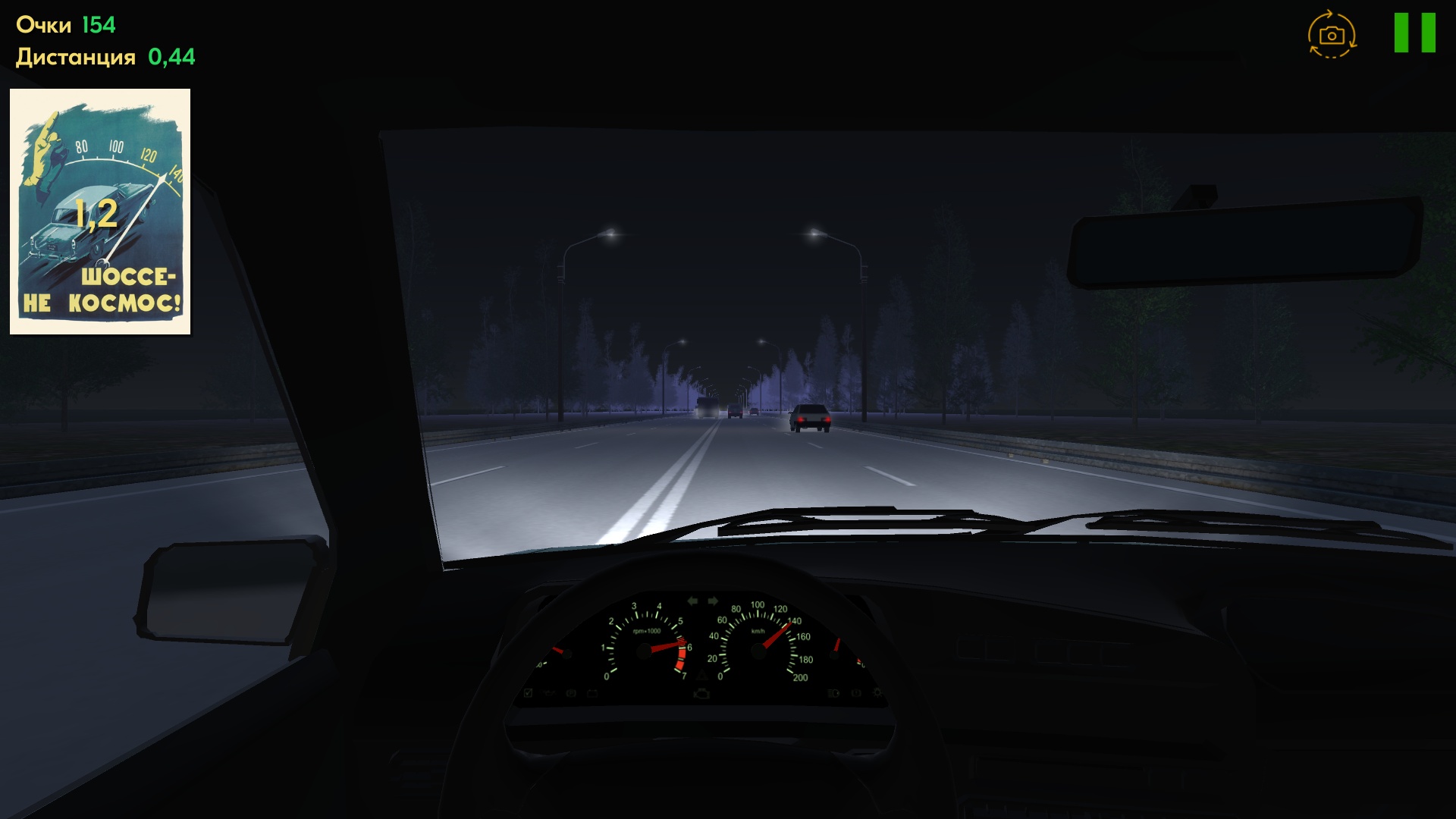Switch camera view with the rotate-camera icon
Image resolution: width=1456 pixels, height=819 pixels.
pos(1332,33)
